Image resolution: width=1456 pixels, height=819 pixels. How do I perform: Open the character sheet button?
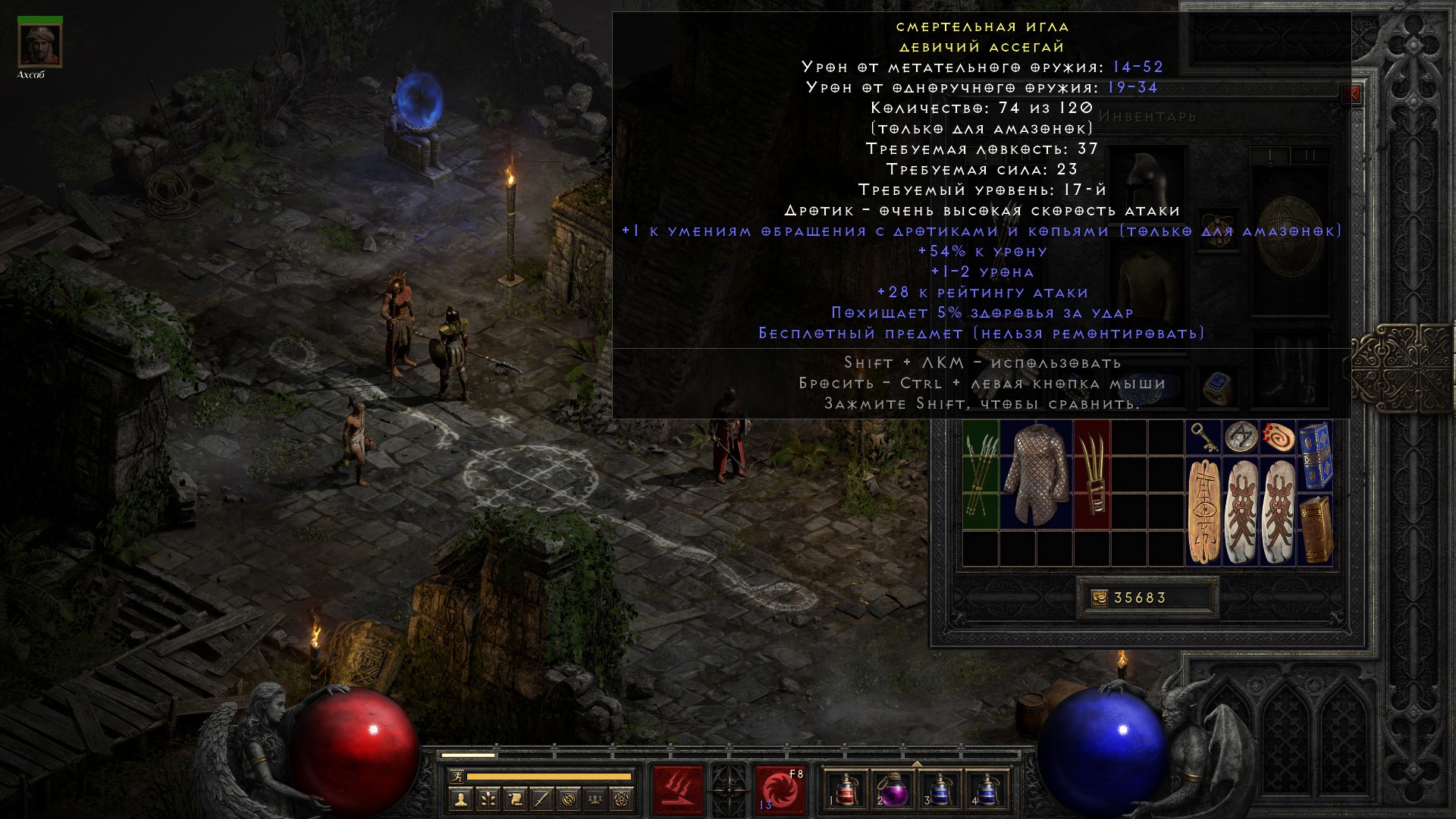461,799
